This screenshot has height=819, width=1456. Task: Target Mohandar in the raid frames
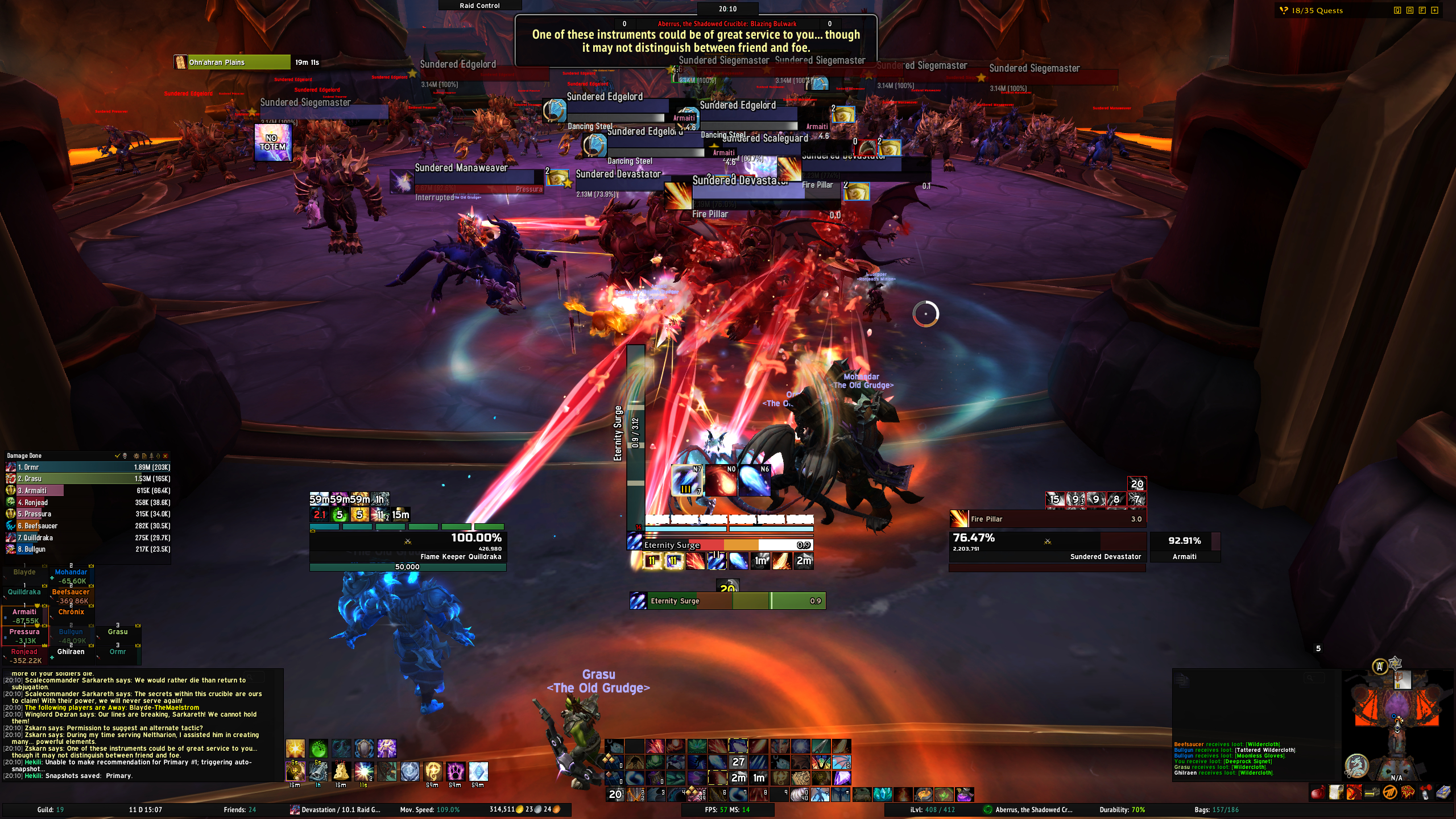[x=71, y=576]
